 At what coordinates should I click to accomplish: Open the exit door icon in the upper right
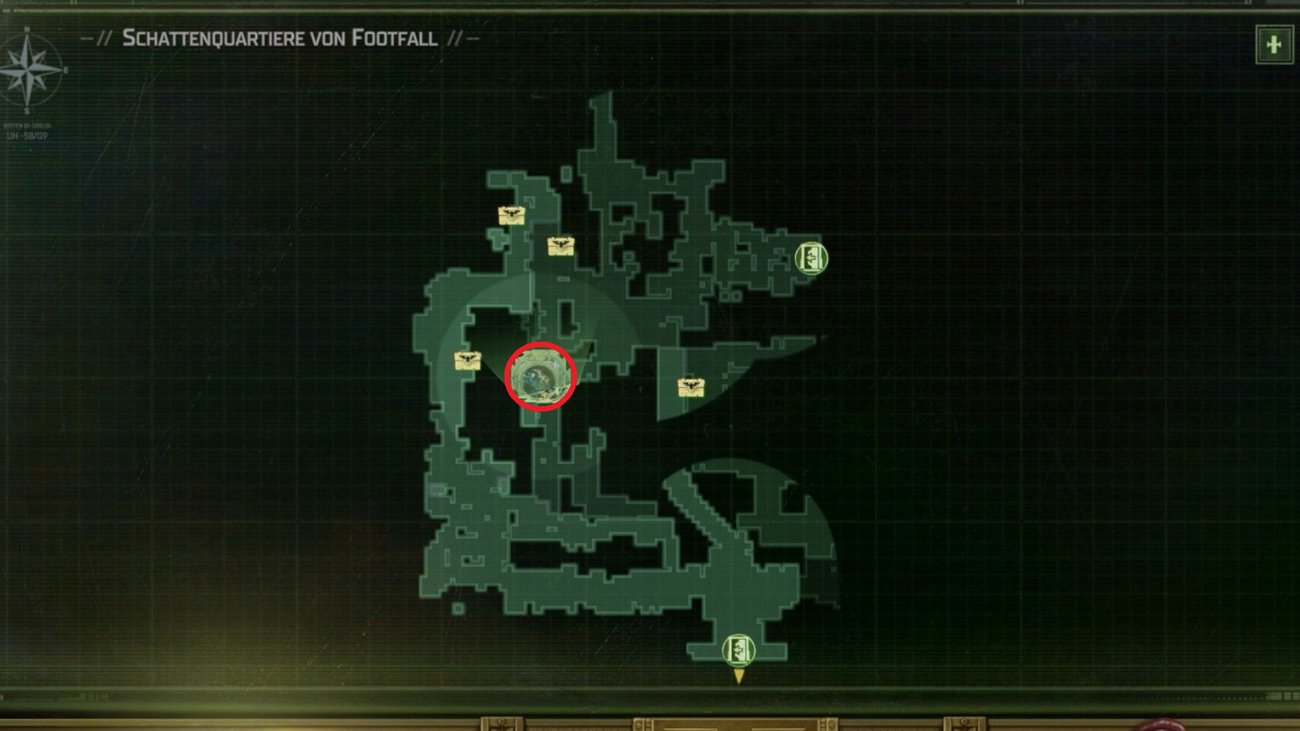812,258
